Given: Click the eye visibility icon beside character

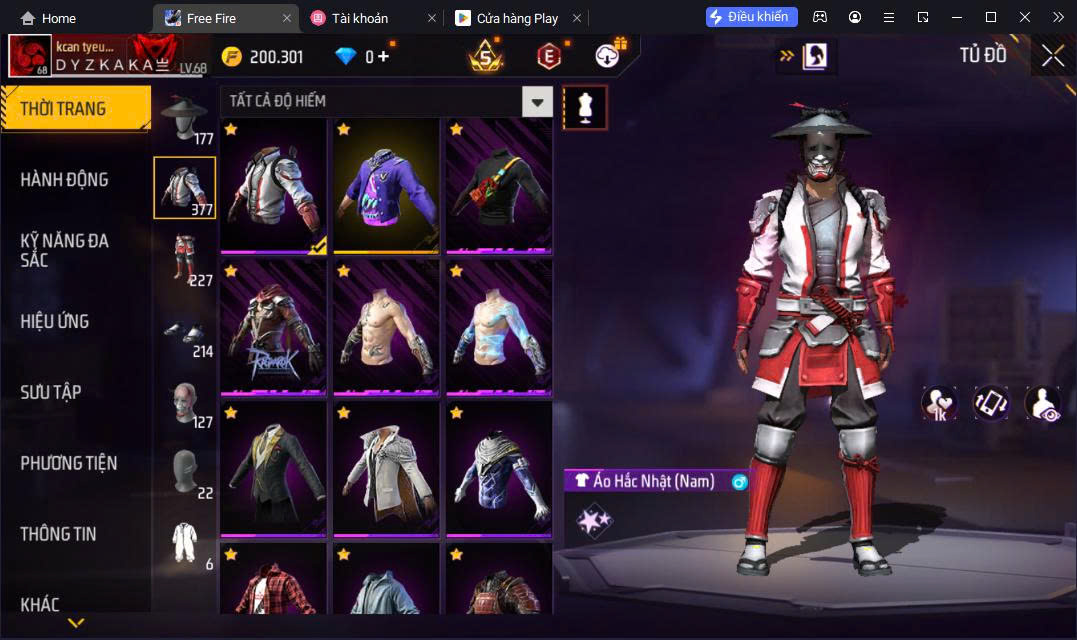Looking at the screenshot, I should pos(1042,403).
